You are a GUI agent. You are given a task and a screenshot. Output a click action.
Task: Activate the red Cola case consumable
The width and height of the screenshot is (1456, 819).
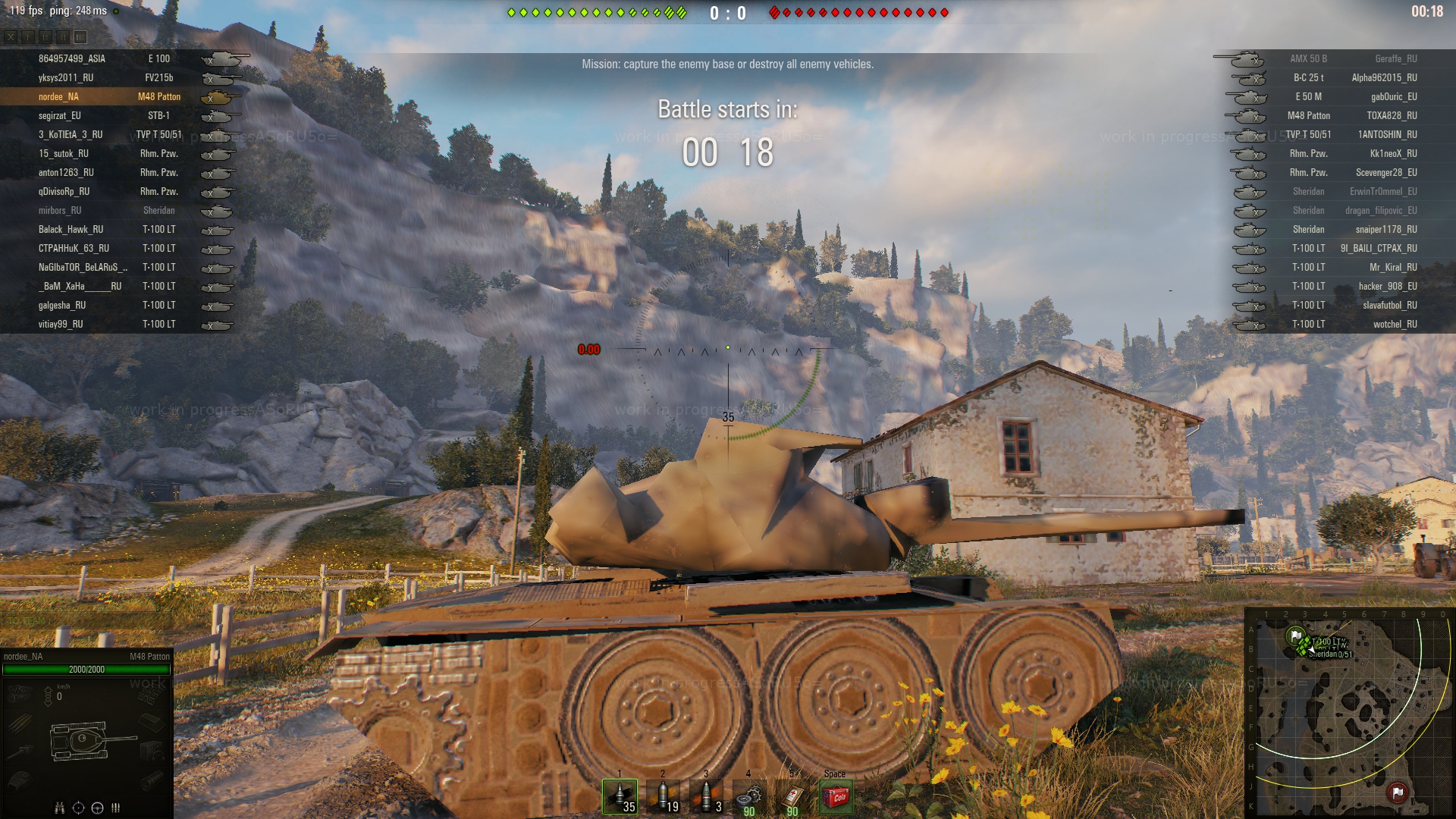point(836,796)
